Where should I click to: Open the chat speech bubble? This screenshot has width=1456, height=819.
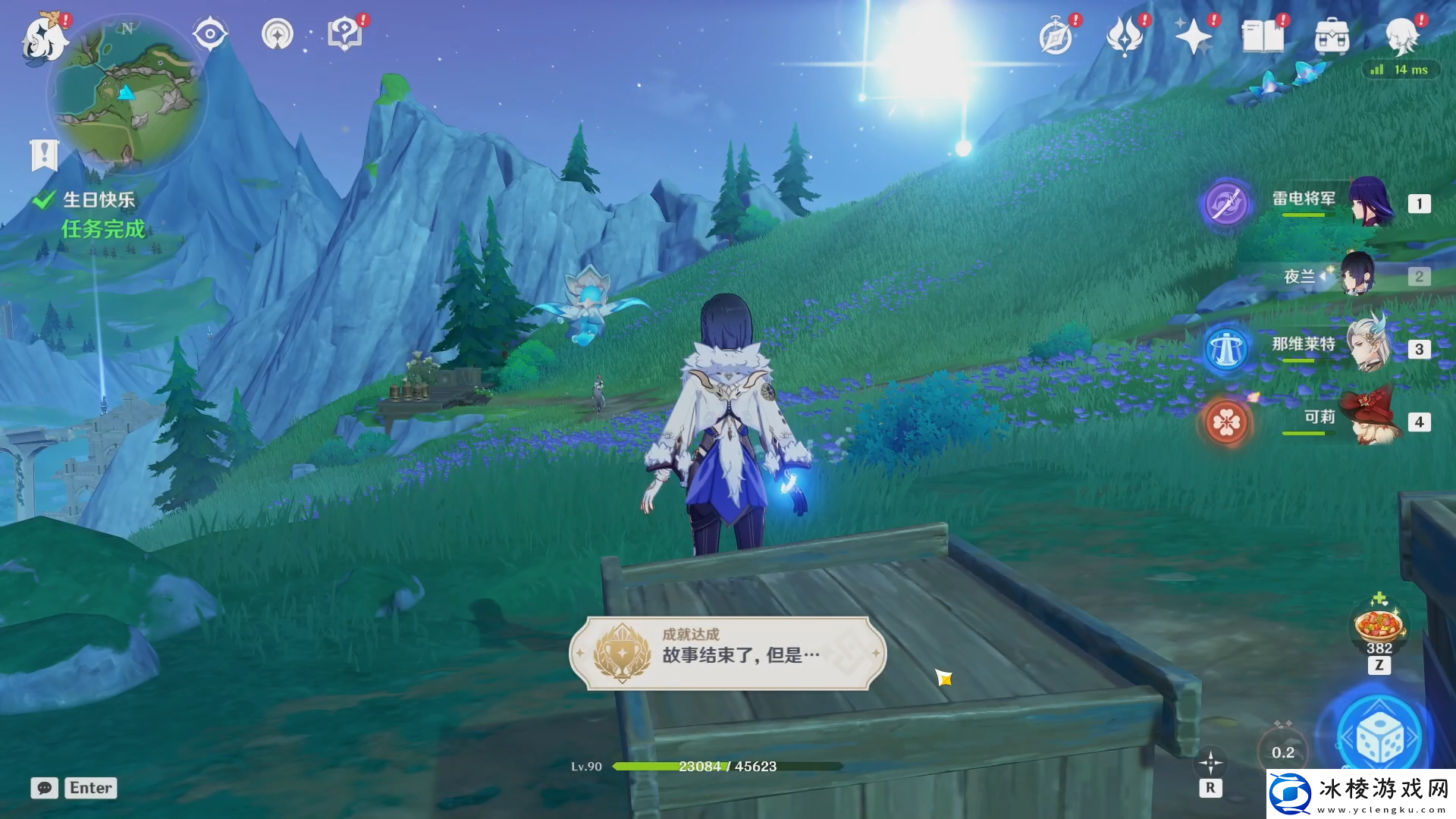coord(45,788)
